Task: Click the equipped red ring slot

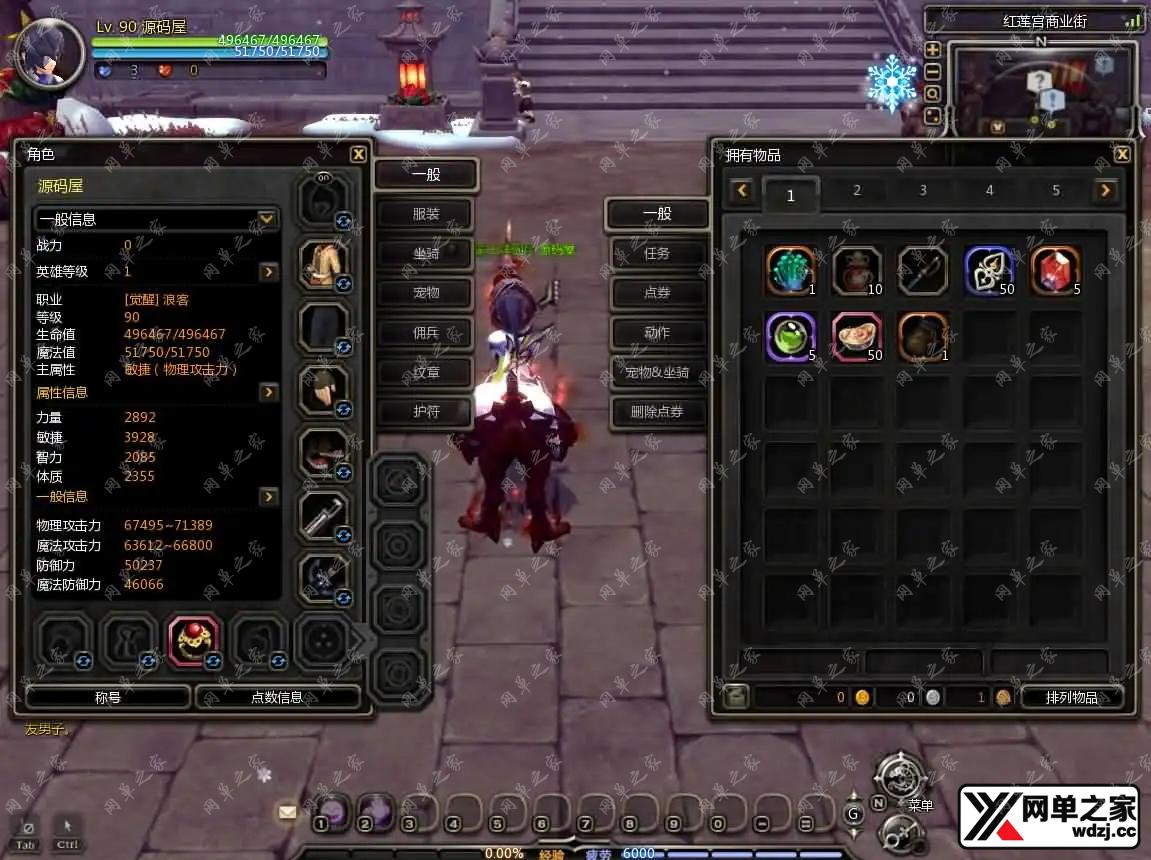Action: coord(194,640)
